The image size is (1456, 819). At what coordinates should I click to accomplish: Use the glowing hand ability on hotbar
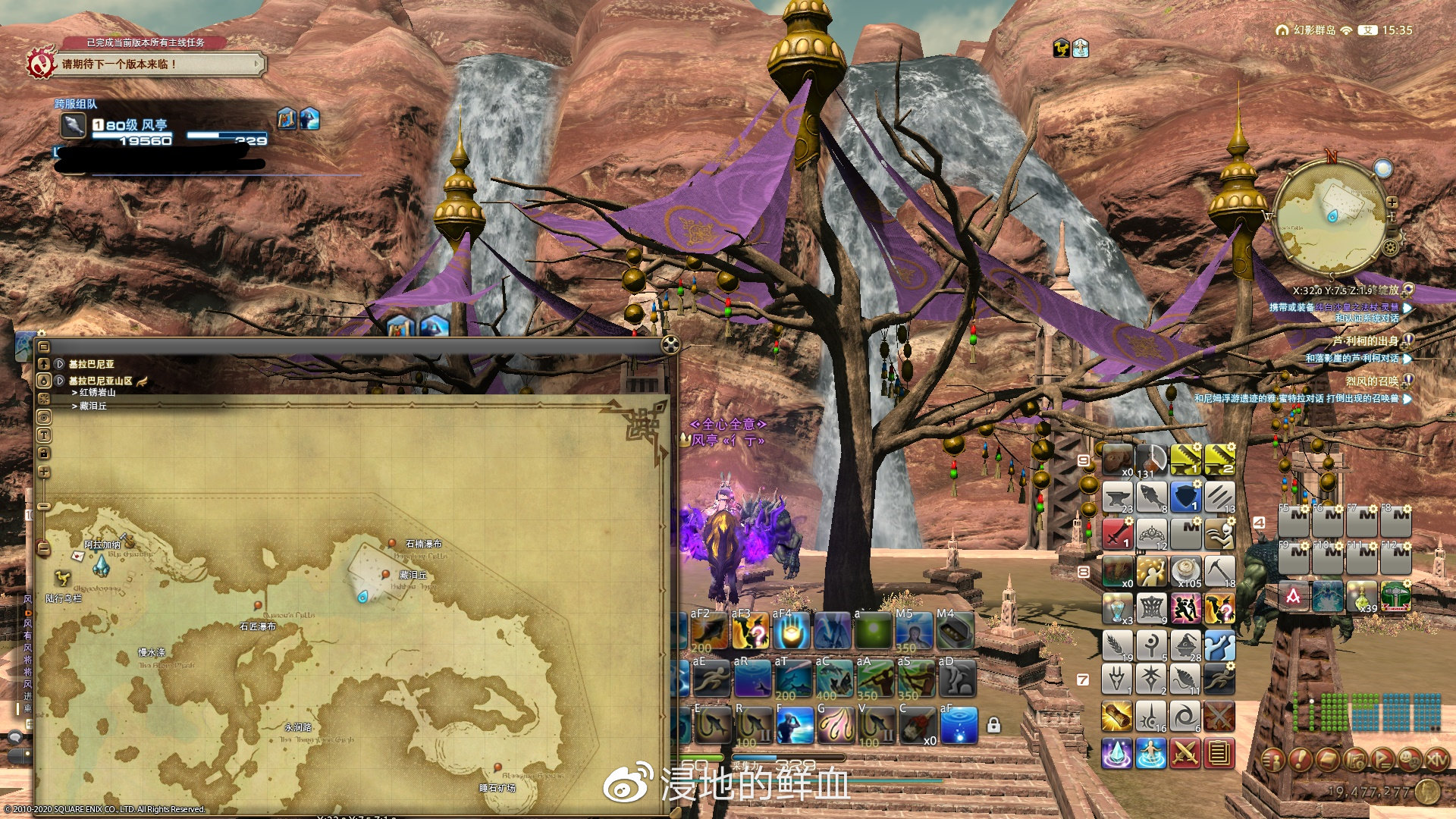pyautogui.click(x=792, y=631)
